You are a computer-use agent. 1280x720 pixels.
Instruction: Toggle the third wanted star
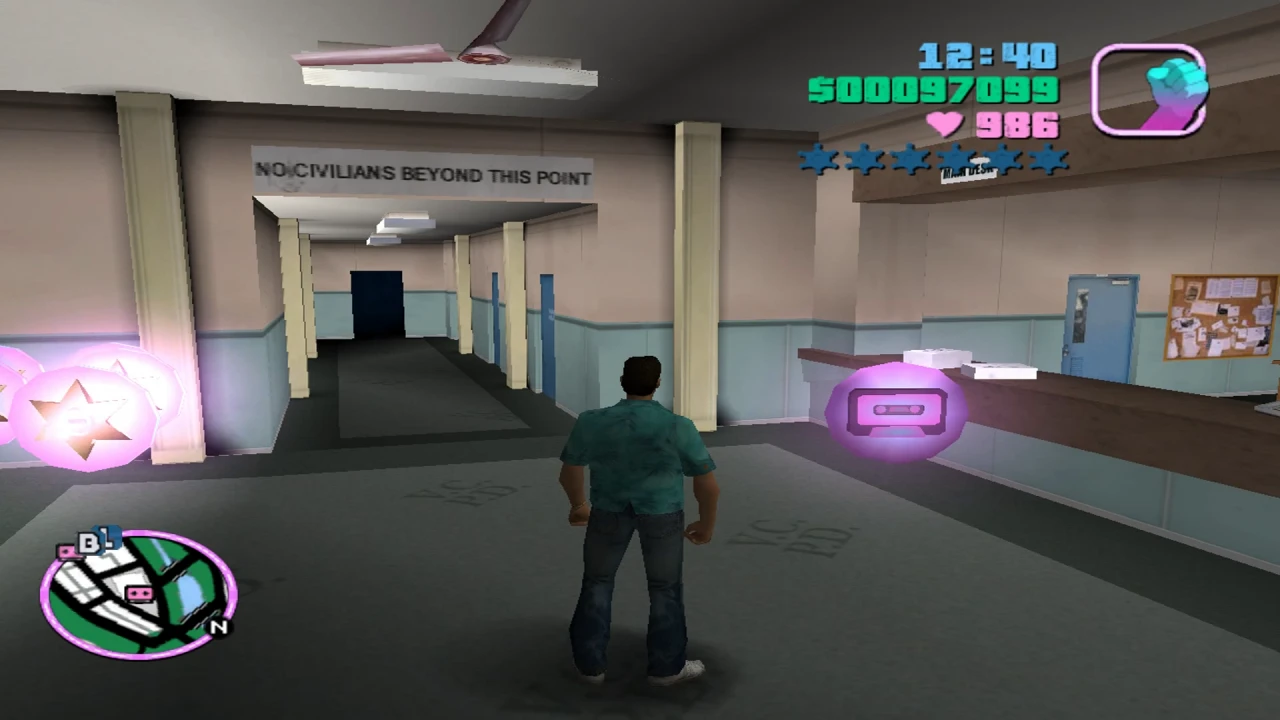pyautogui.click(x=911, y=160)
